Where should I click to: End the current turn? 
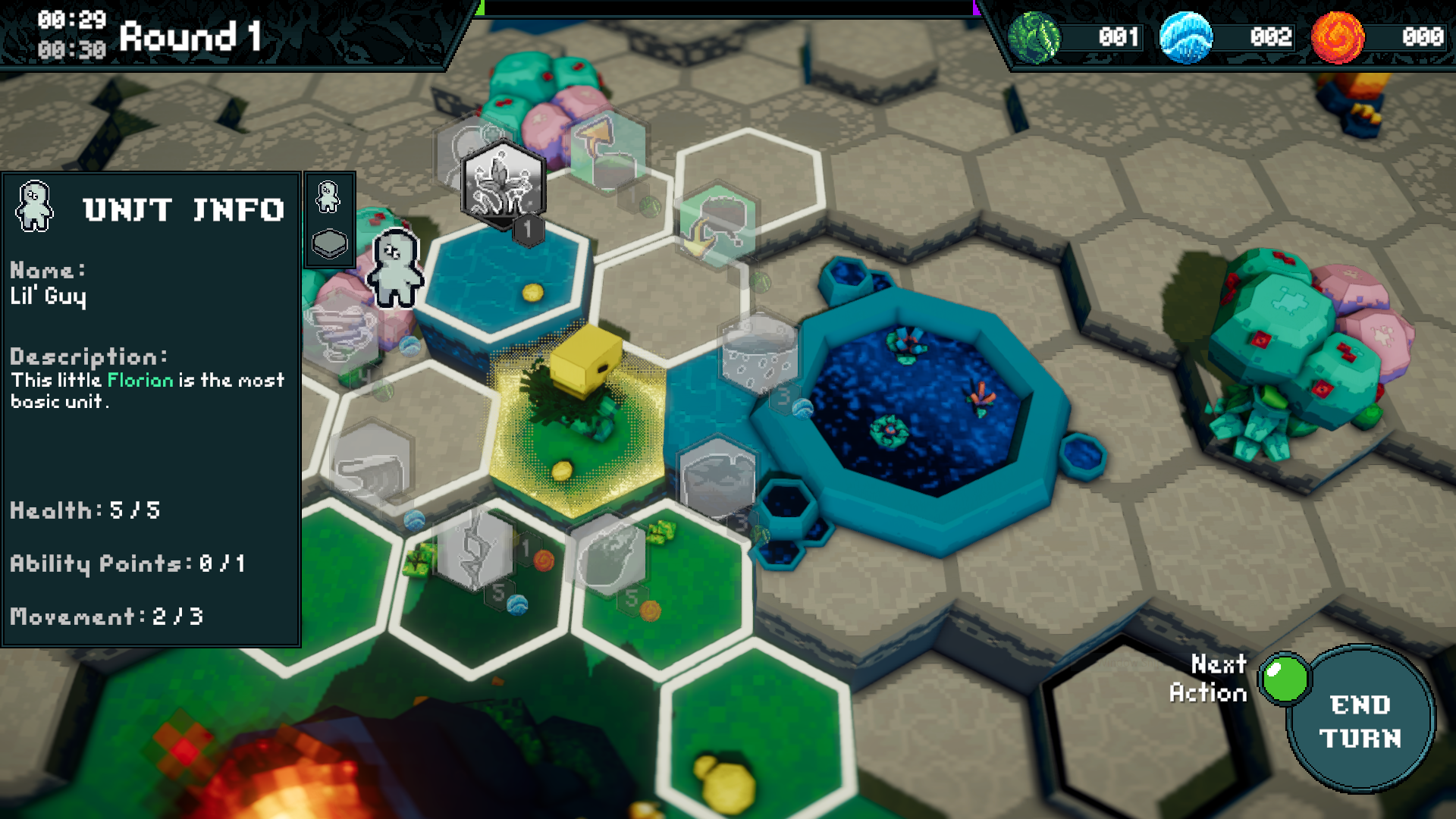[x=1360, y=720]
